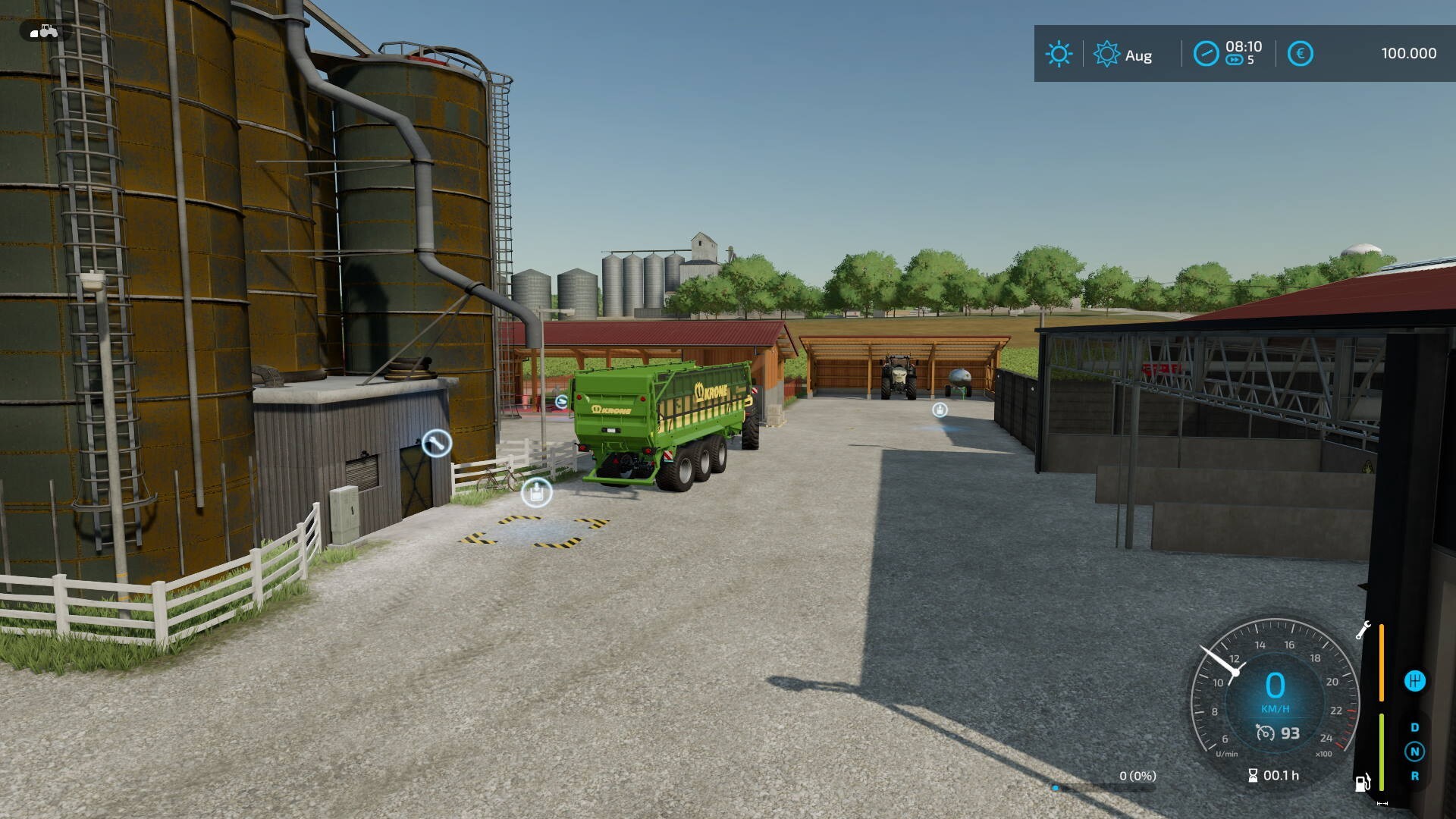The height and width of the screenshot is (819, 1456).
Task: Click the wrench damage icon beside the orange bar
Action: [1363, 630]
